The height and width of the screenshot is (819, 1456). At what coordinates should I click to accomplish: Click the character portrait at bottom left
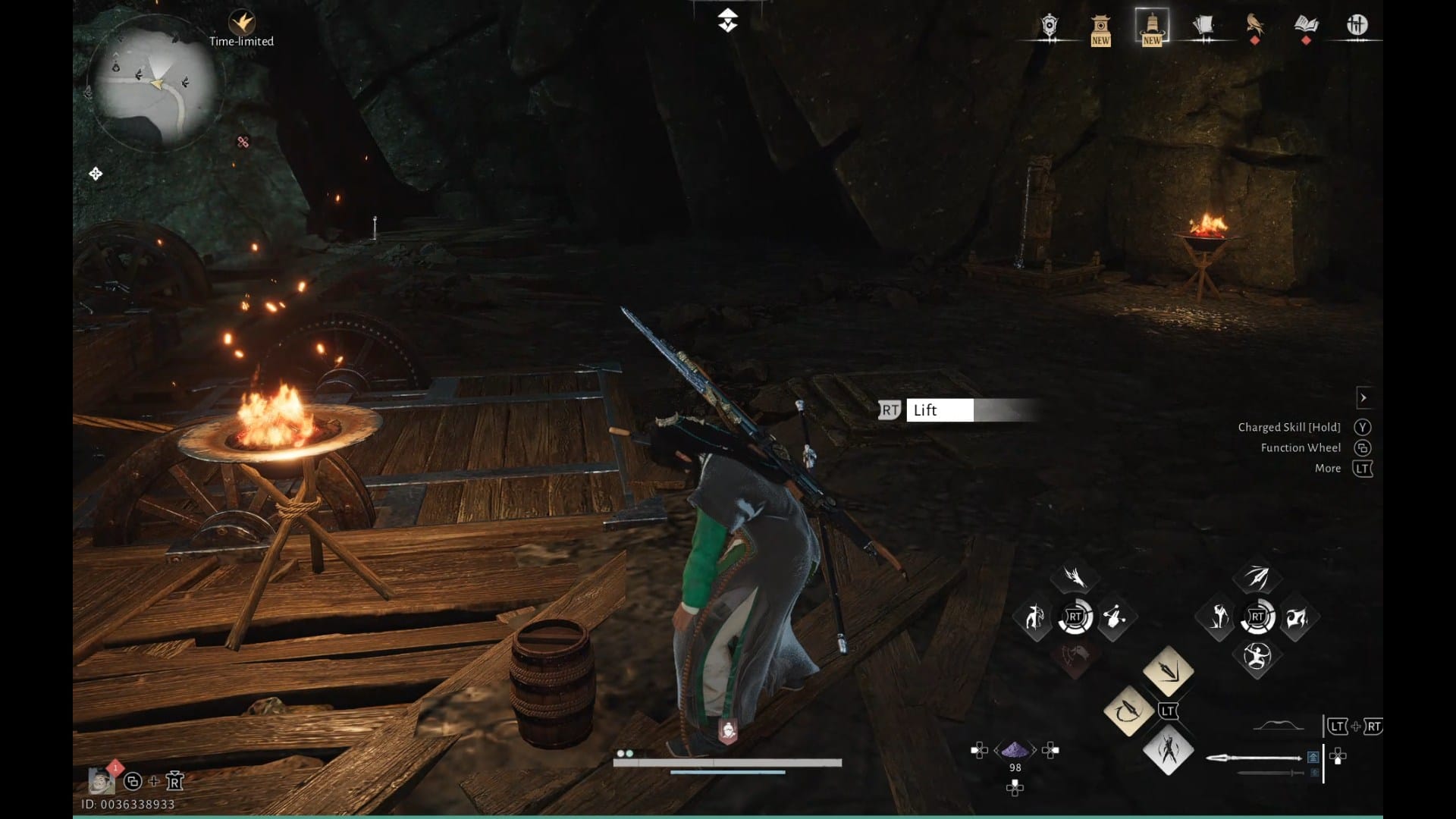(x=100, y=780)
